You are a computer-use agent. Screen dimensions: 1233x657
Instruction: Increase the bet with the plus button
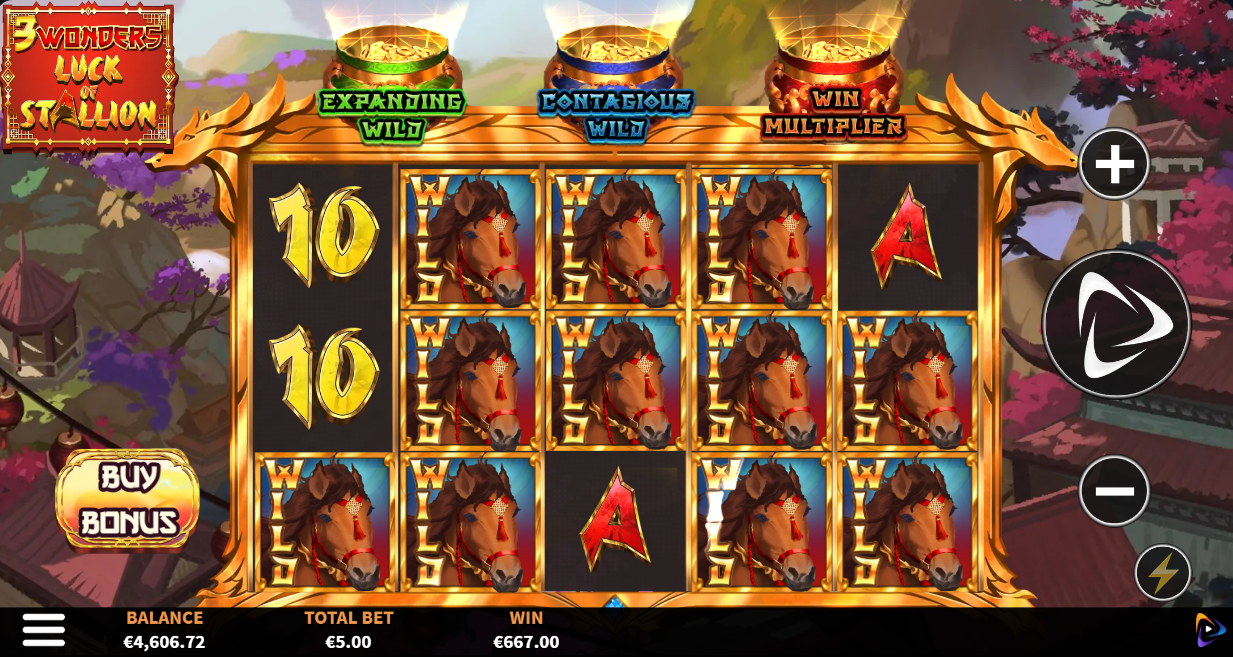pyautogui.click(x=1114, y=163)
